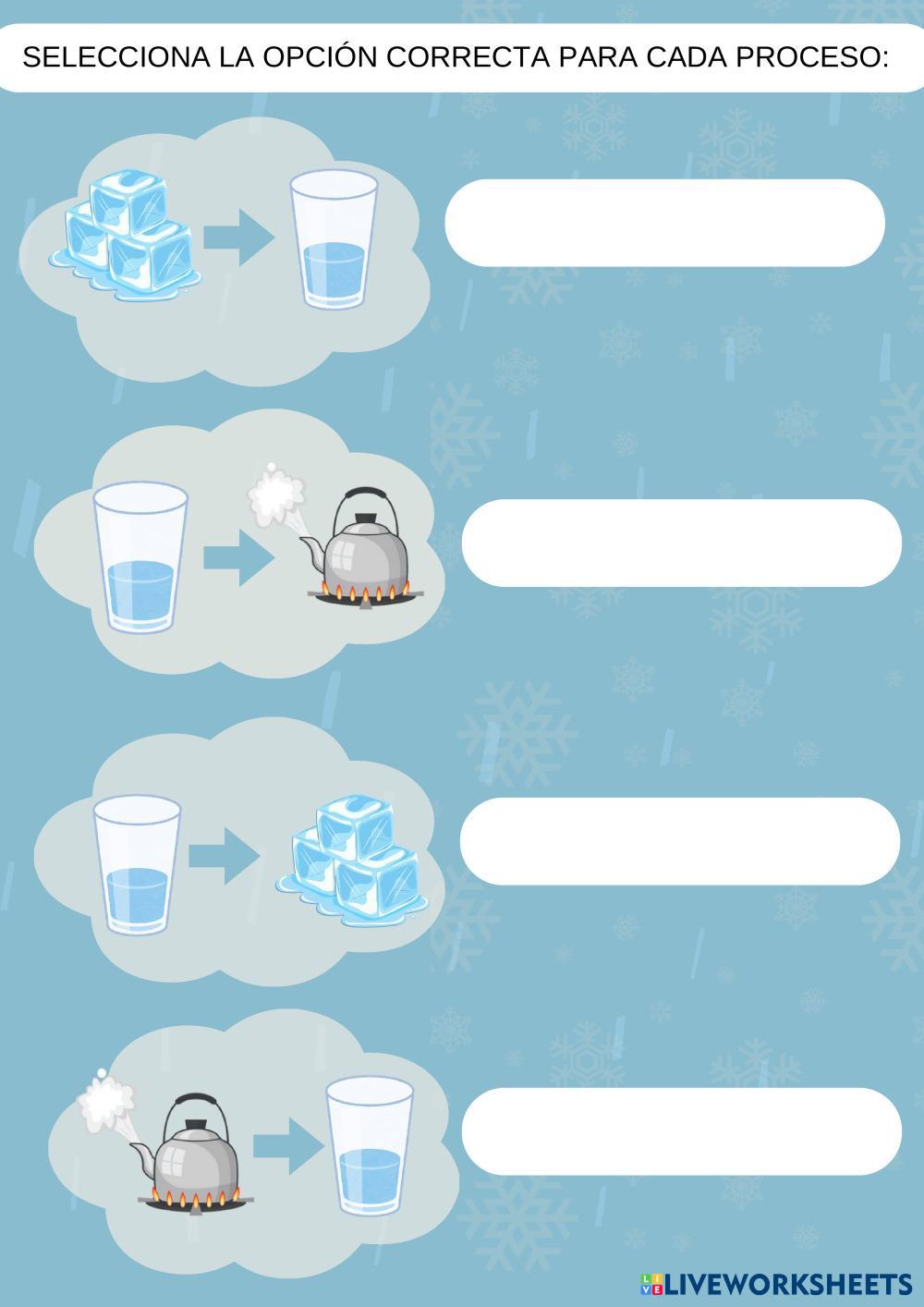Open answer box for steam becoming water
This screenshot has width=924, height=1307.
[681, 1131]
